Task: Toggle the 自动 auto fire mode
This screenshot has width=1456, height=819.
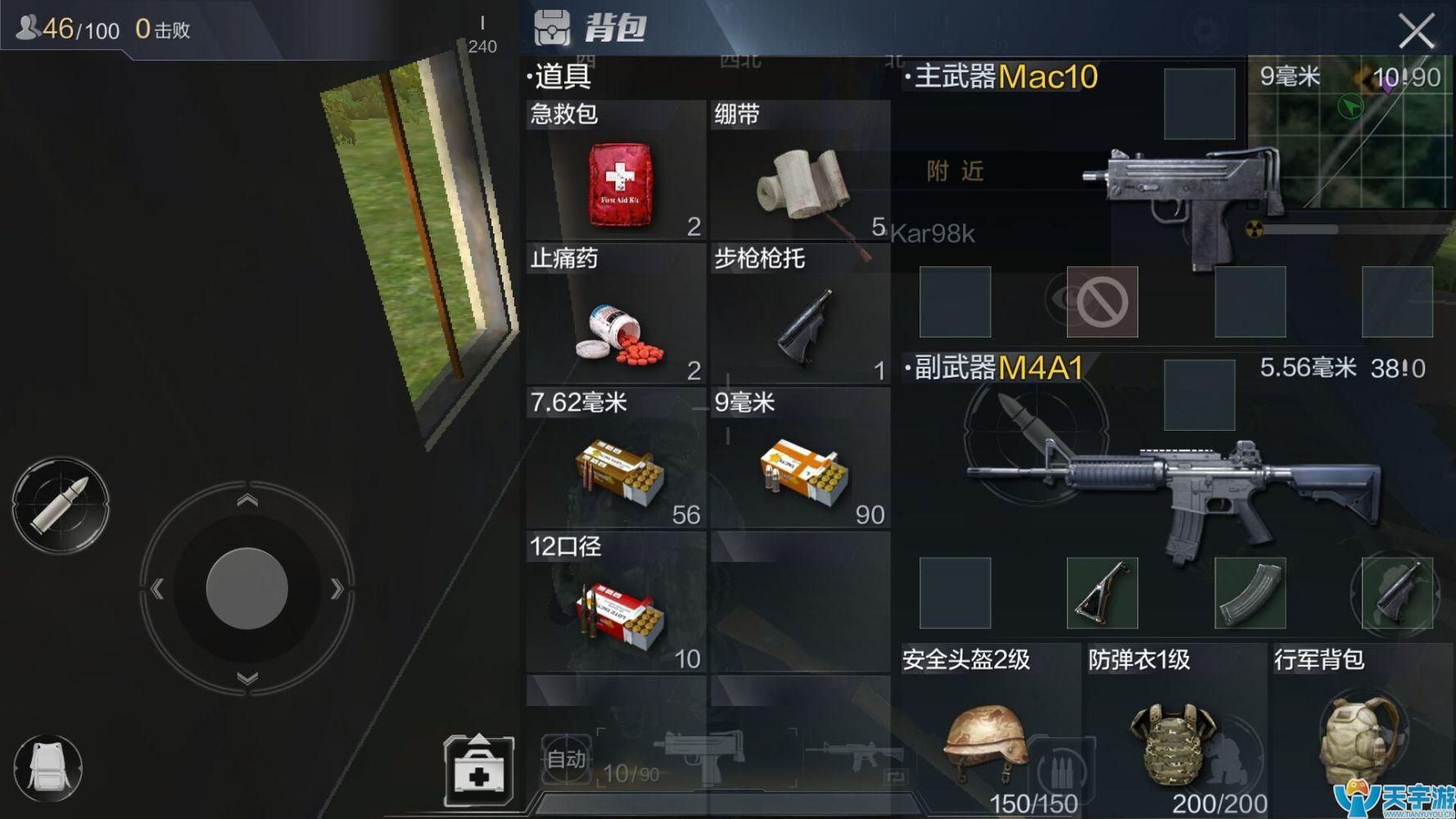Action: [x=568, y=760]
